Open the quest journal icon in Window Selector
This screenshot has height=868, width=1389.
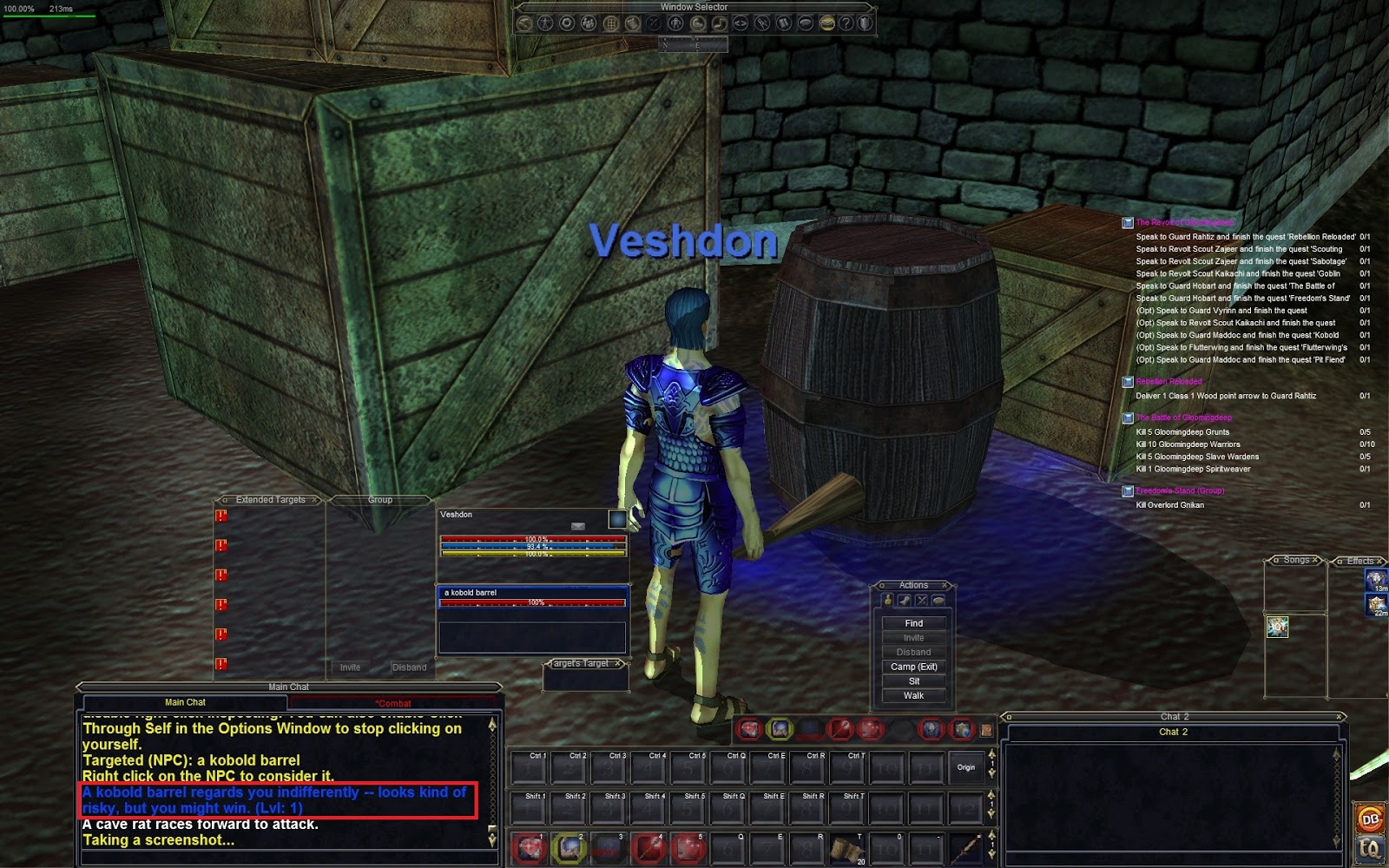tap(633, 23)
